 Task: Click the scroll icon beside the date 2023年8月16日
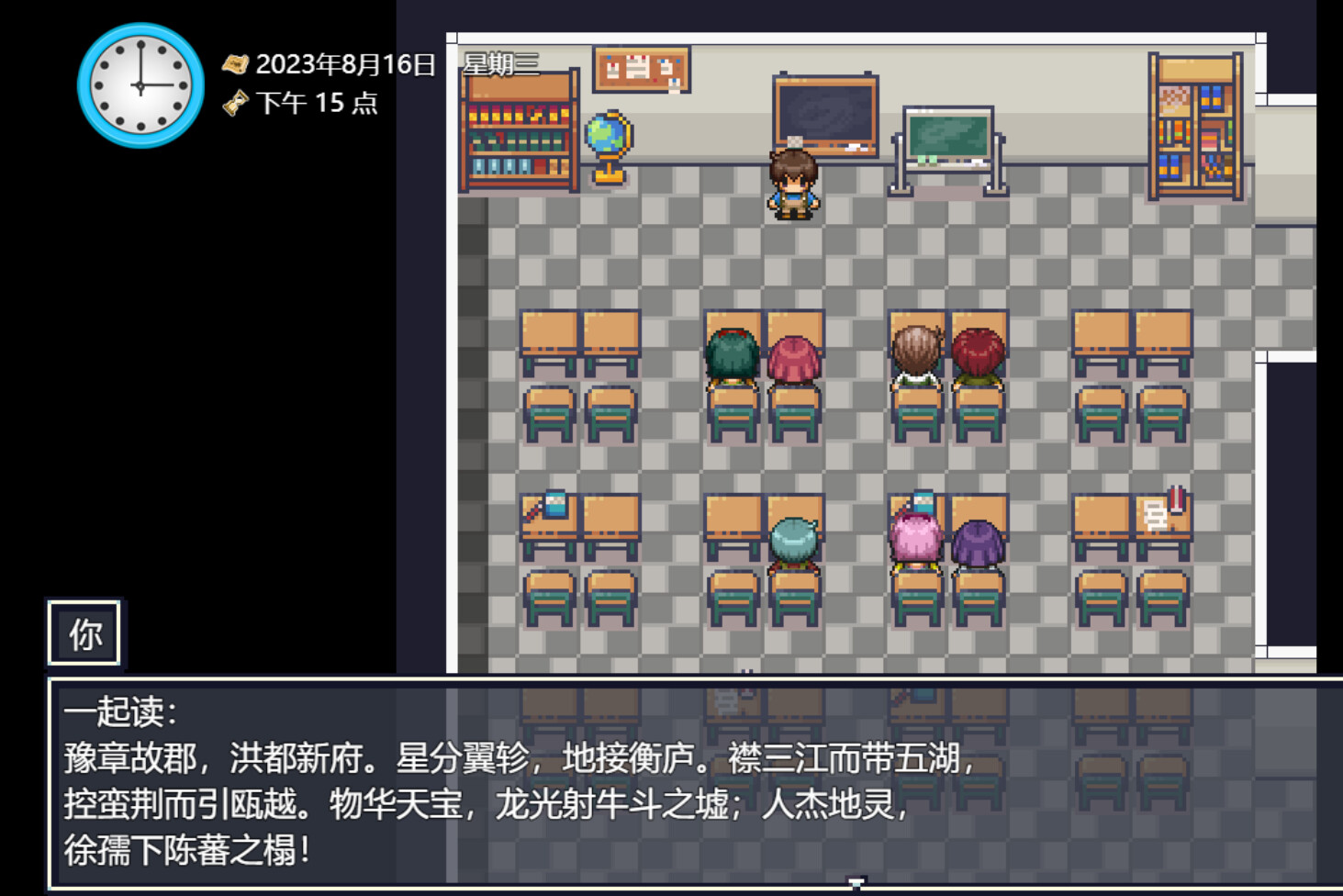click(237, 65)
